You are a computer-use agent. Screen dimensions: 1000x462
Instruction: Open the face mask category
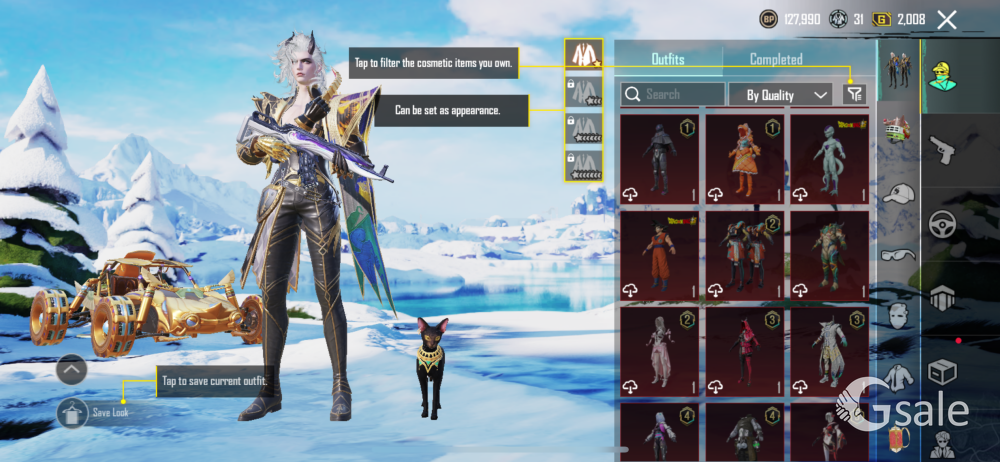(899, 316)
